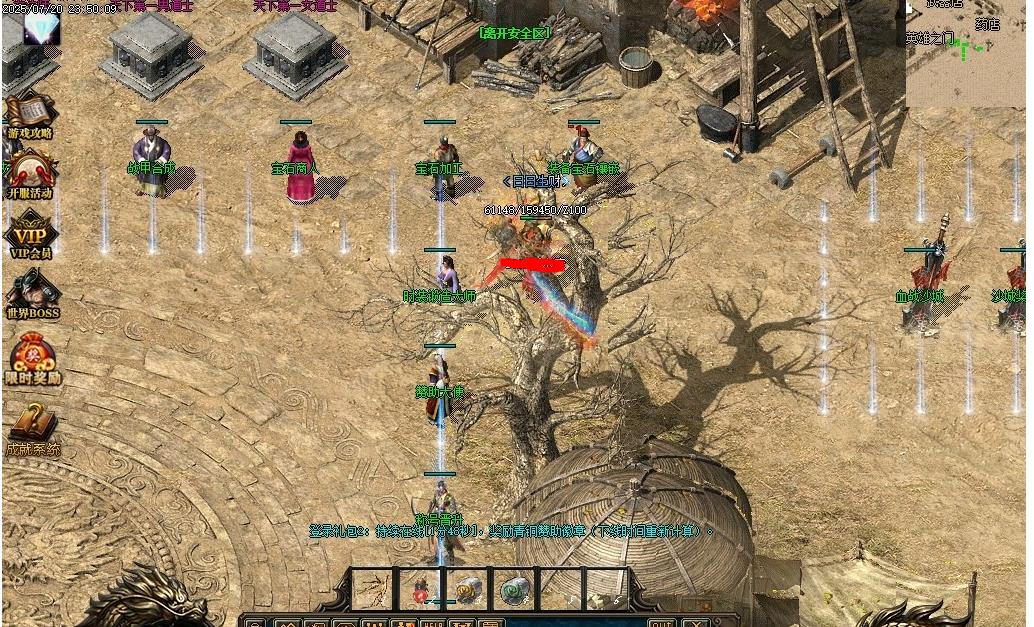Use the red potion in the hotbar
This screenshot has height=627, width=1034.
(422, 590)
